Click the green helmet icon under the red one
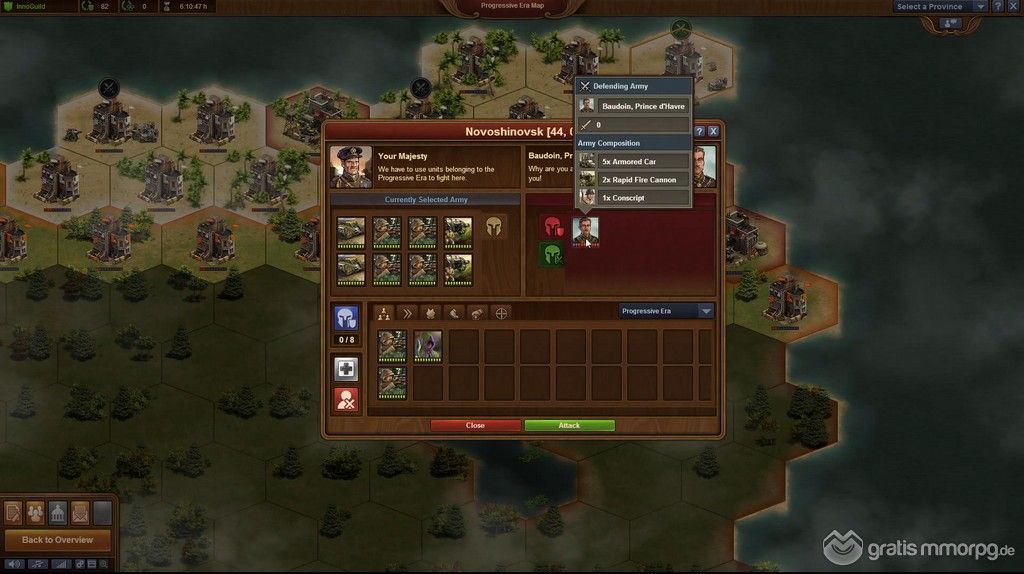 tap(552, 256)
